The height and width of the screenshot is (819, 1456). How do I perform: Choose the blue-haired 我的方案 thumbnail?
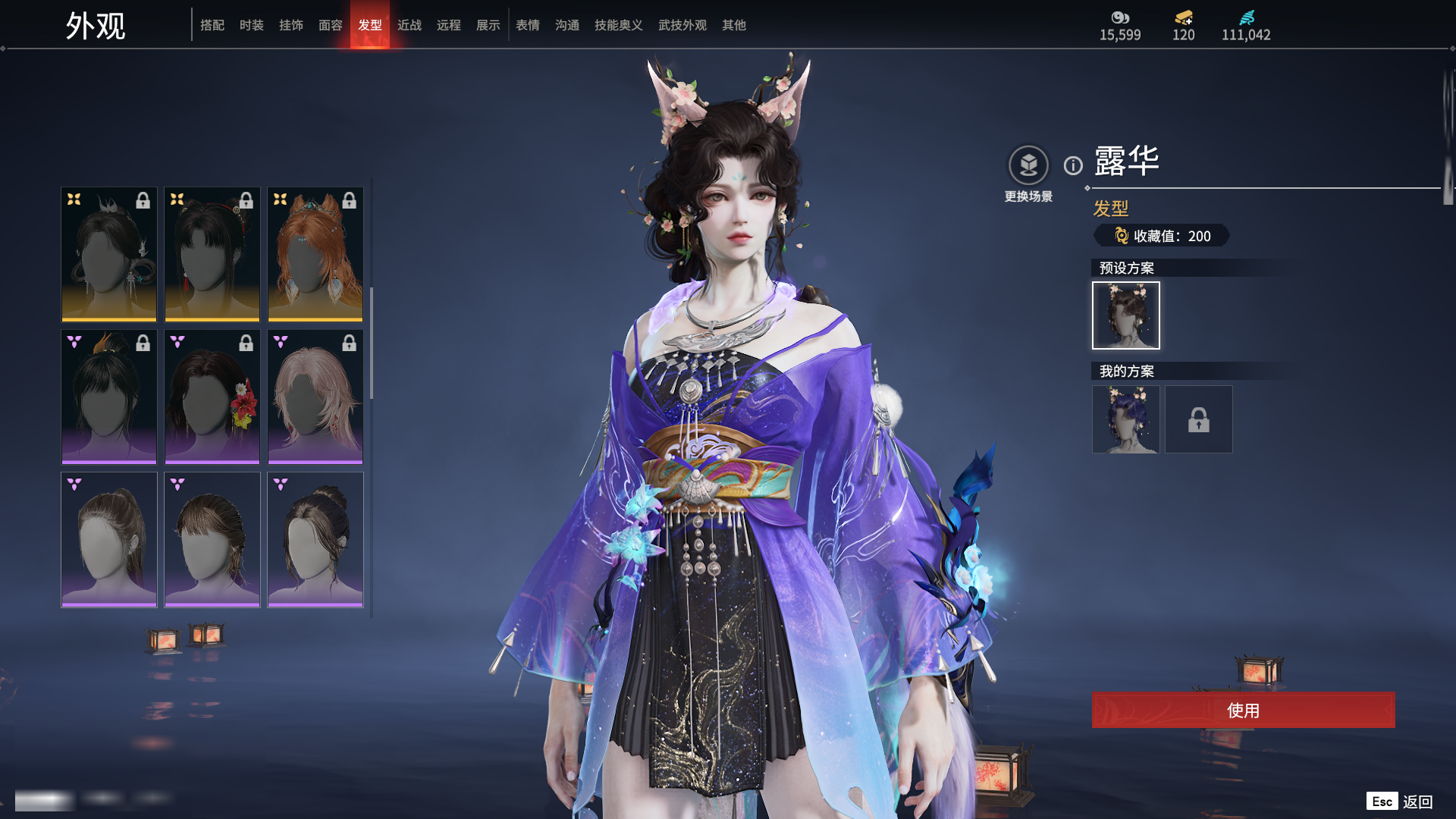(x=1125, y=419)
